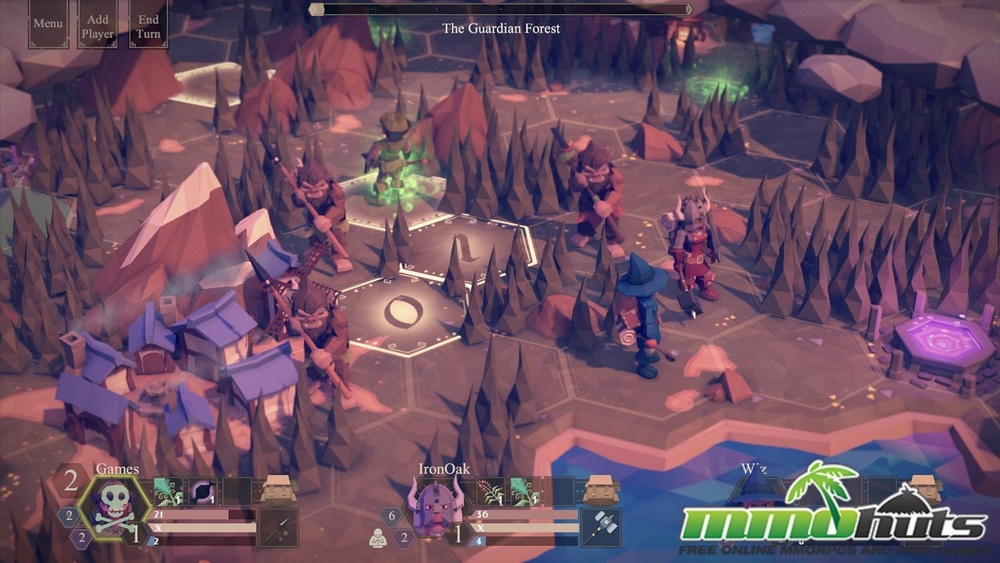Use Games' green herb item

168,491
